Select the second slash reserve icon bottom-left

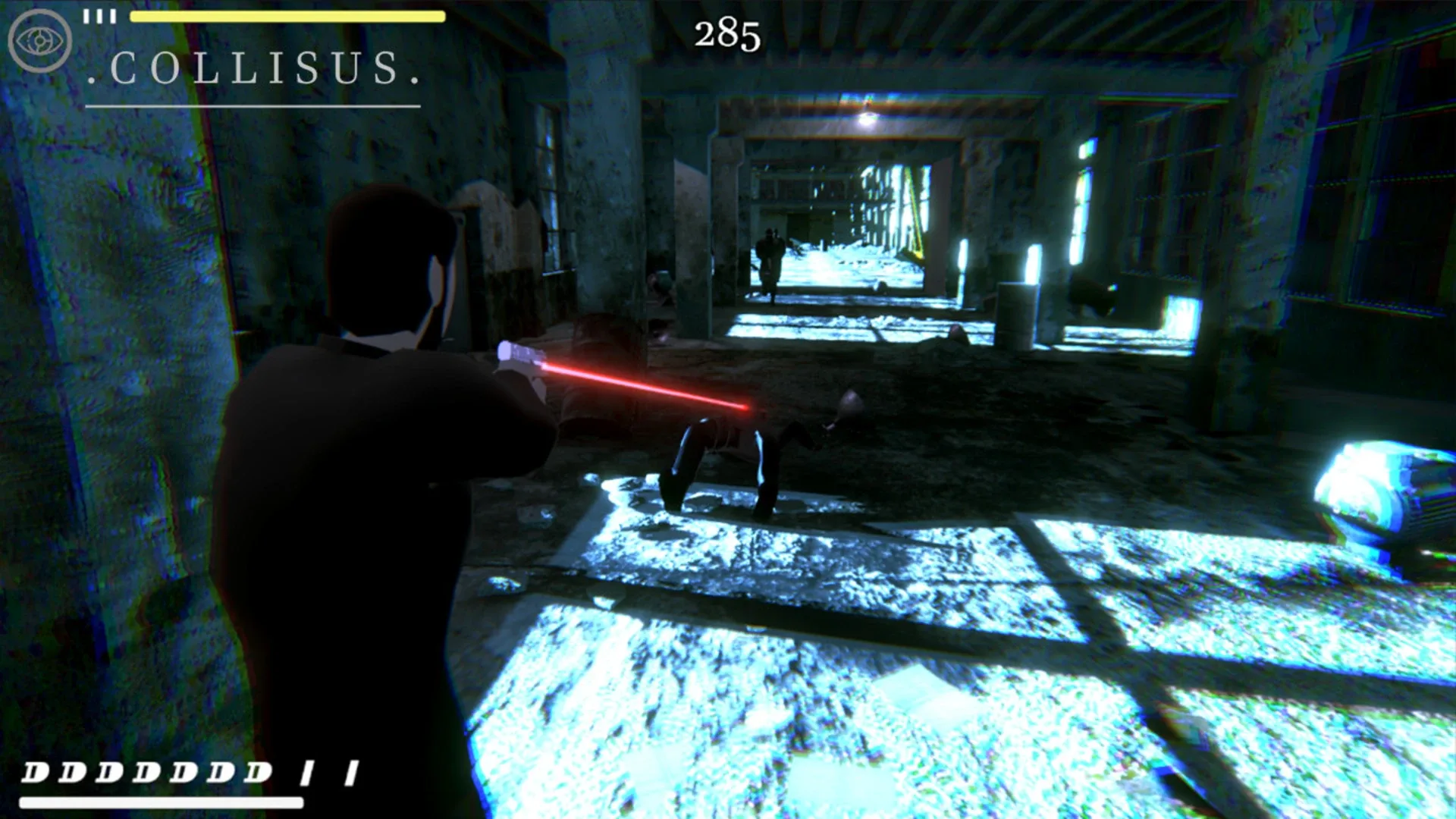[353, 772]
